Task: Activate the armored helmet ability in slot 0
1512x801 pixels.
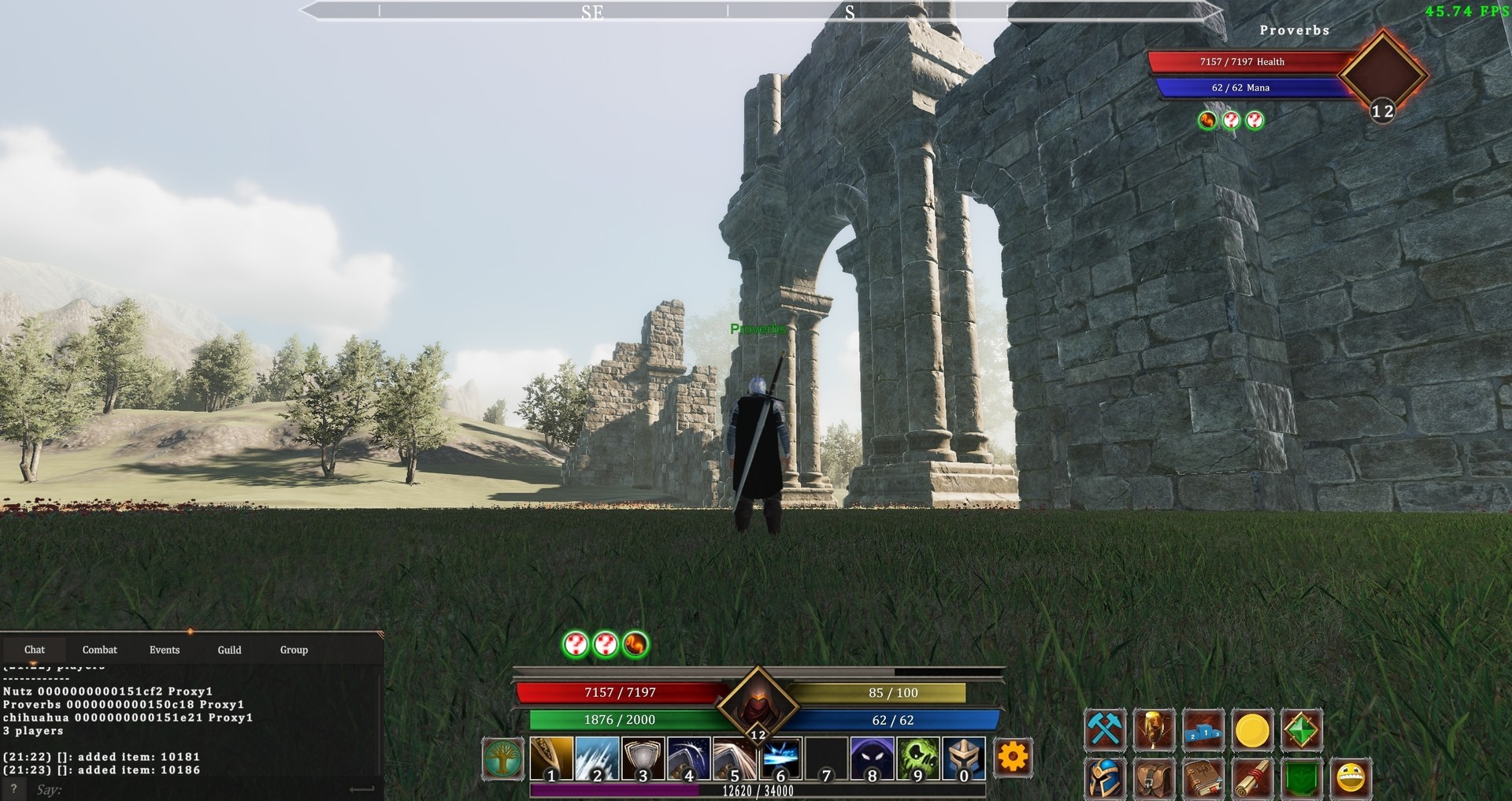Action: click(964, 759)
